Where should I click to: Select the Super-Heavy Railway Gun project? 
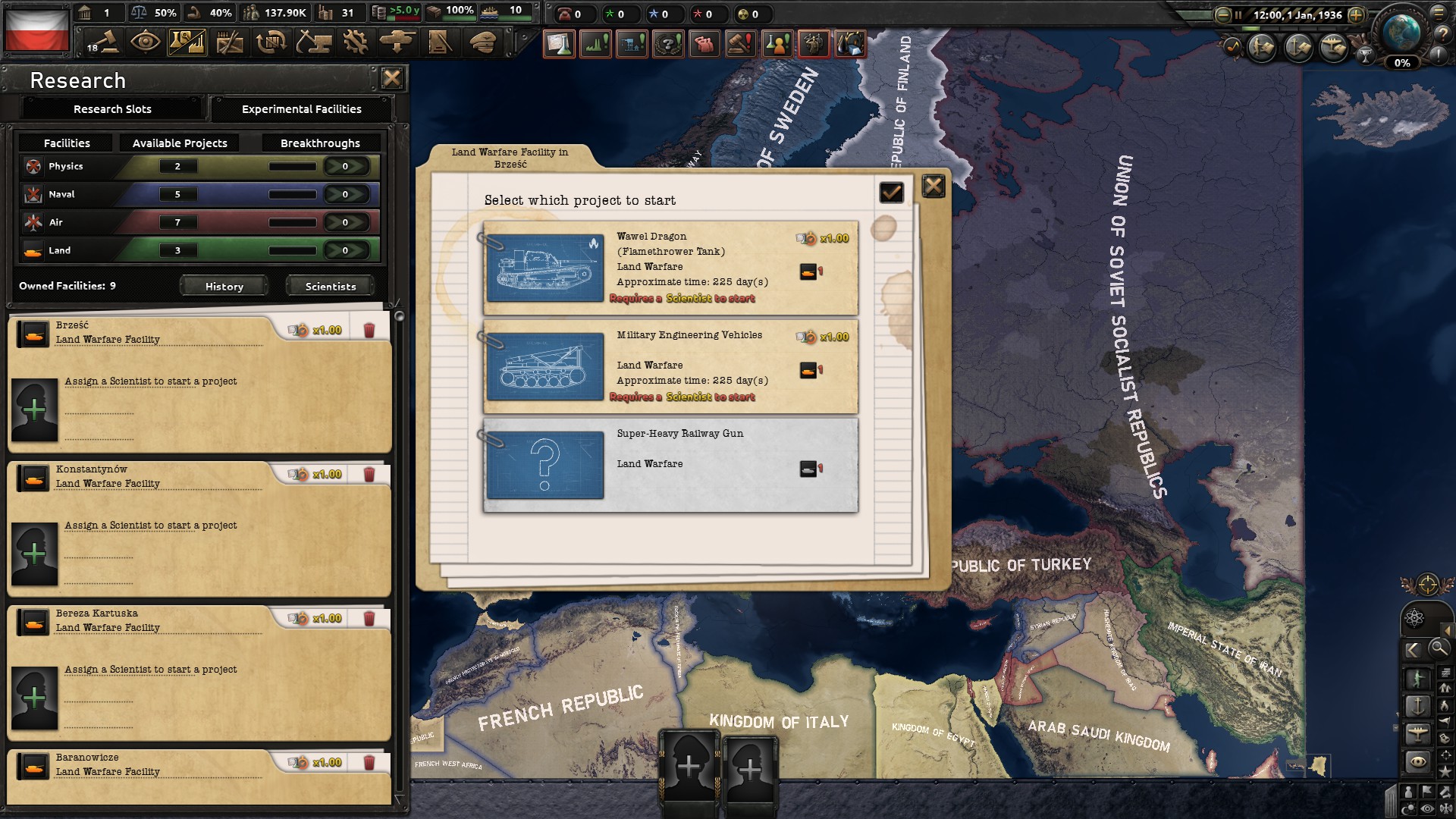click(x=670, y=465)
